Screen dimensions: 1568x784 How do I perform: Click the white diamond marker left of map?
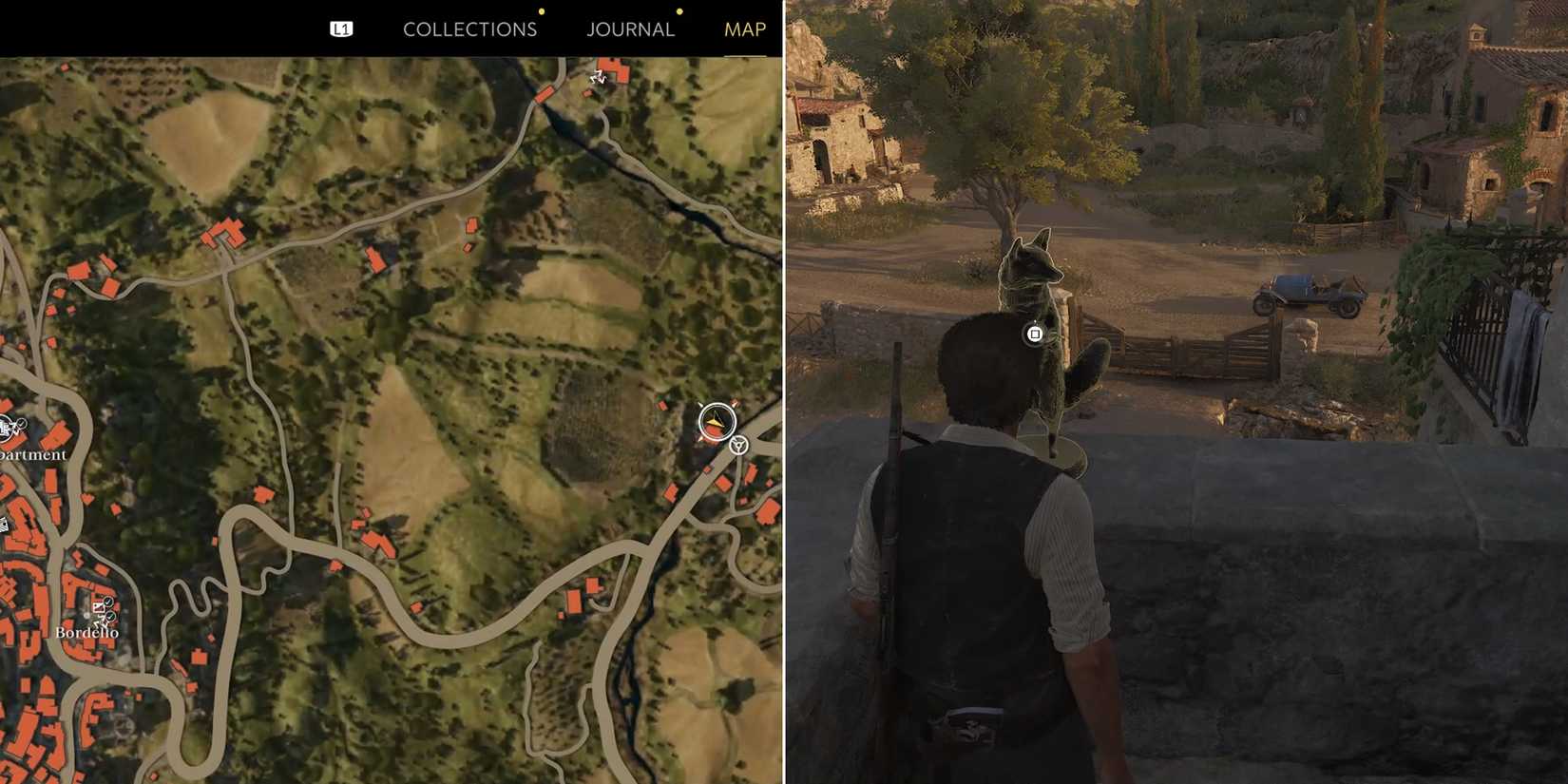[4, 524]
